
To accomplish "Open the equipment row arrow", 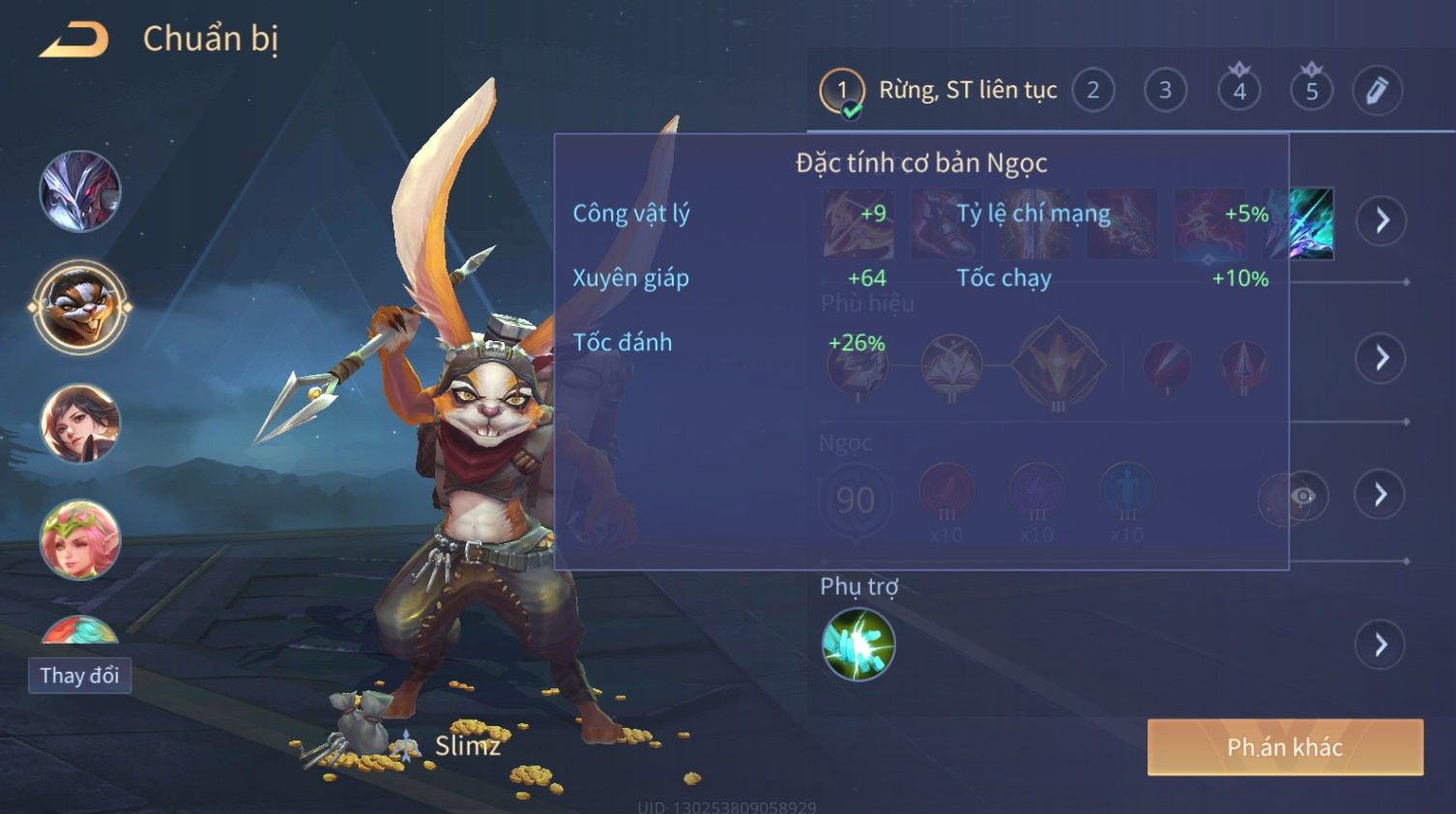I will pyautogui.click(x=1381, y=220).
